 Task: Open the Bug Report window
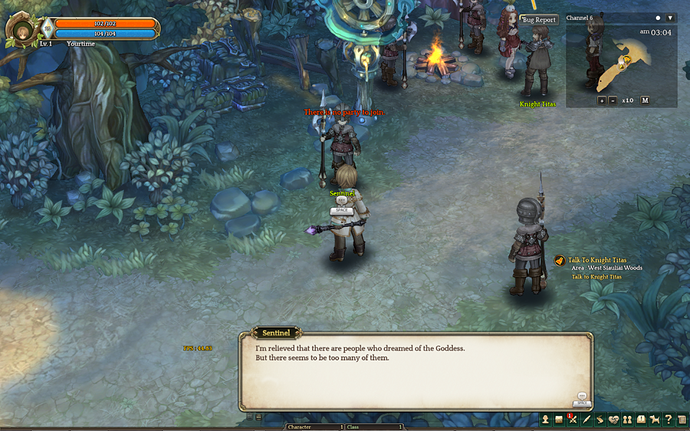538,18
